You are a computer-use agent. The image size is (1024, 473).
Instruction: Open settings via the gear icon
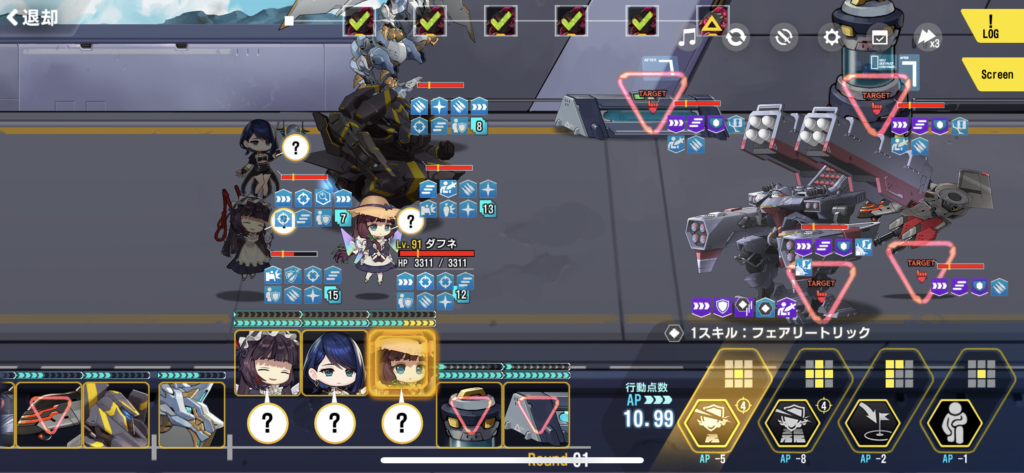pyautogui.click(x=830, y=38)
